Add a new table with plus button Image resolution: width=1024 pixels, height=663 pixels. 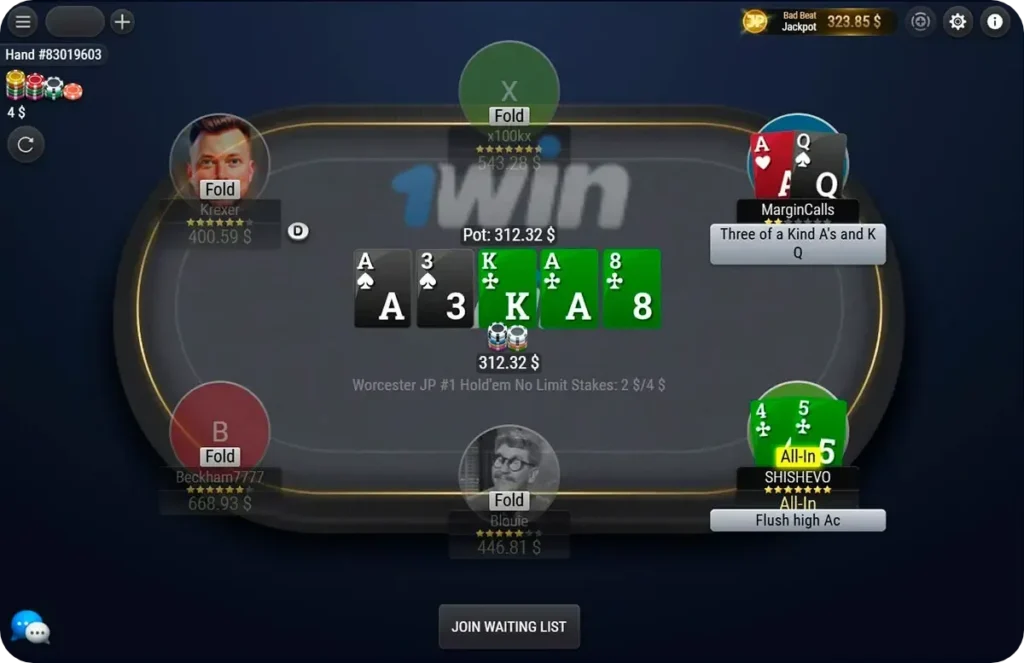tap(122, 21)
